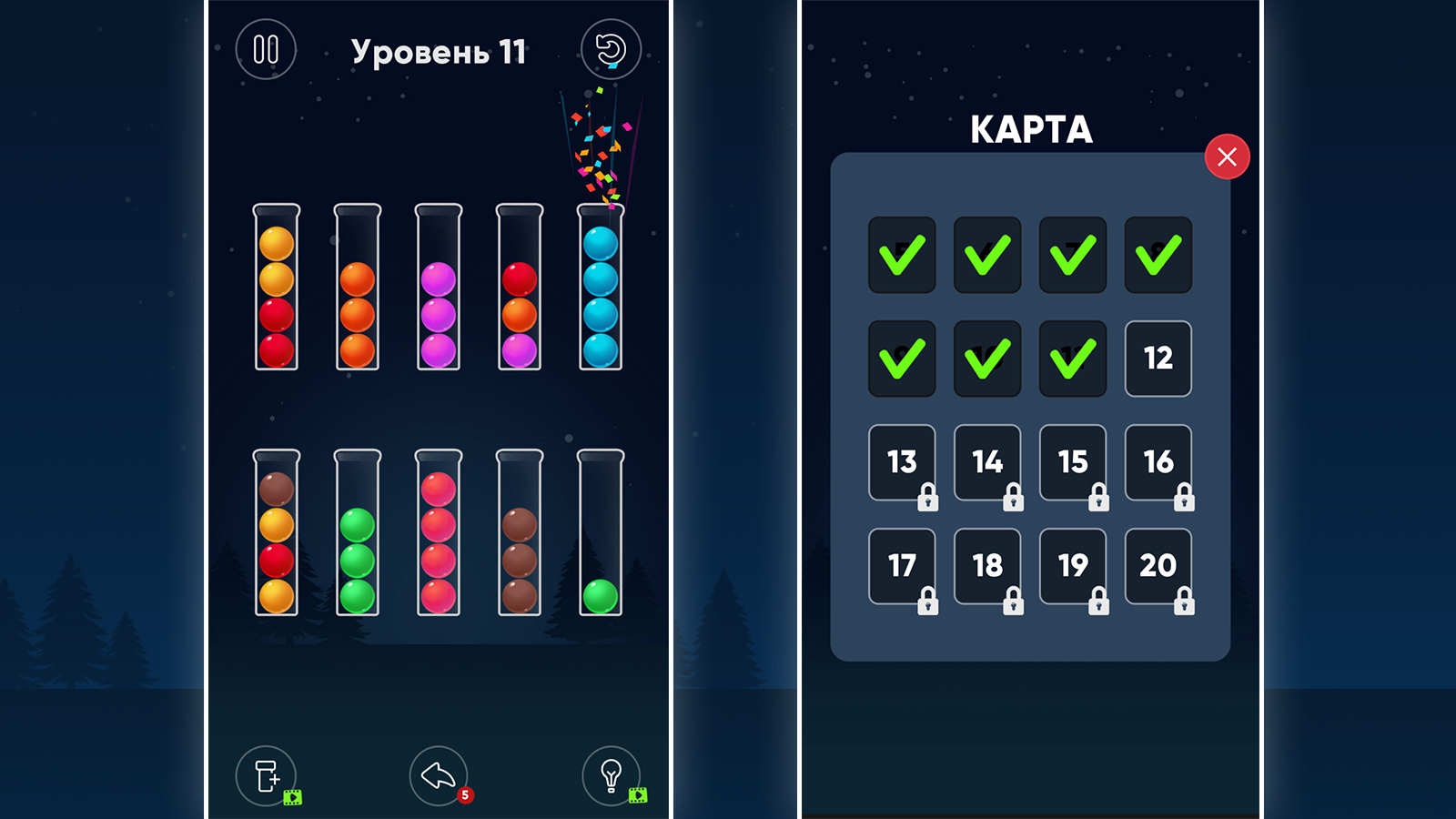
Task: Tap the last checkmarked level in row two
Action: [x=1072, y=359]
